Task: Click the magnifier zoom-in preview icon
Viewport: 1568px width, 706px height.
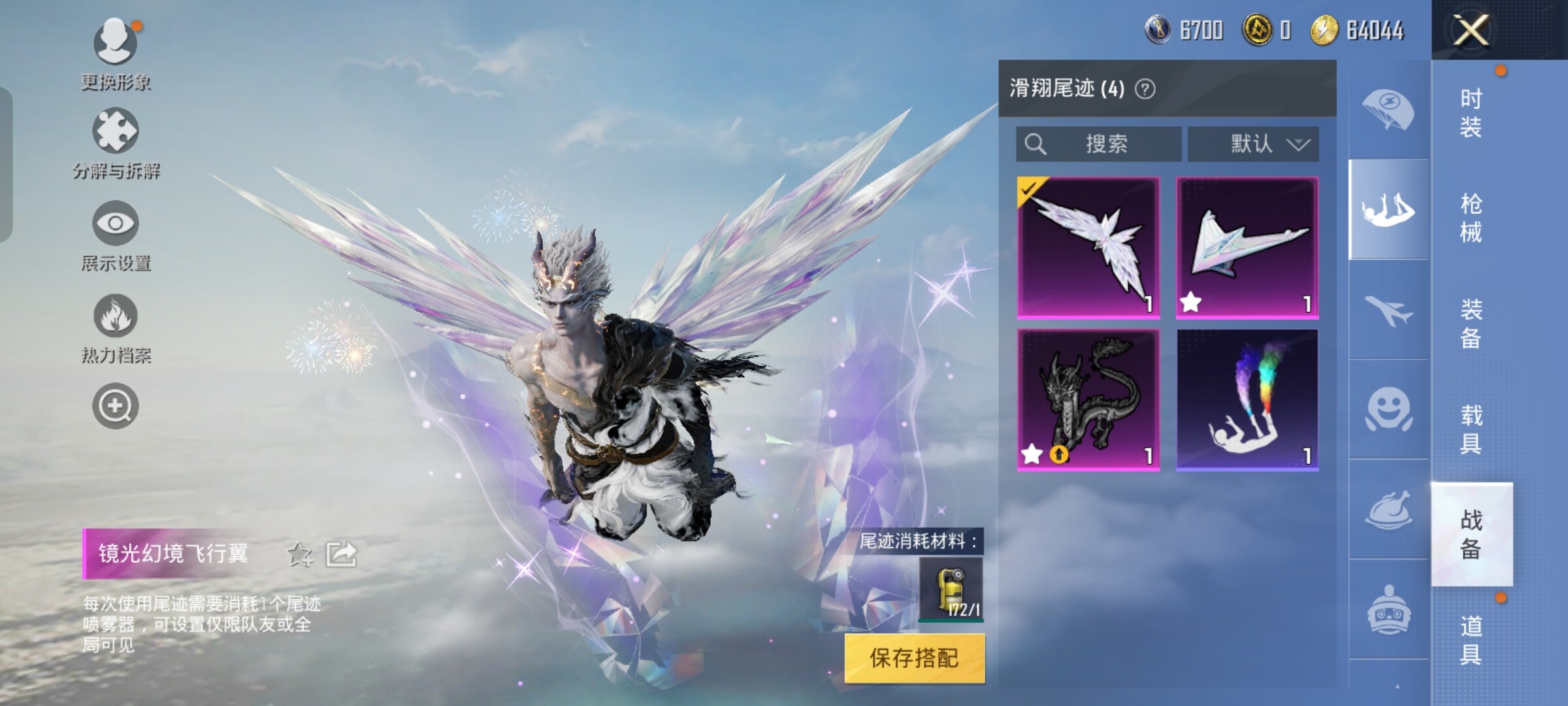Action: (116, 406)
